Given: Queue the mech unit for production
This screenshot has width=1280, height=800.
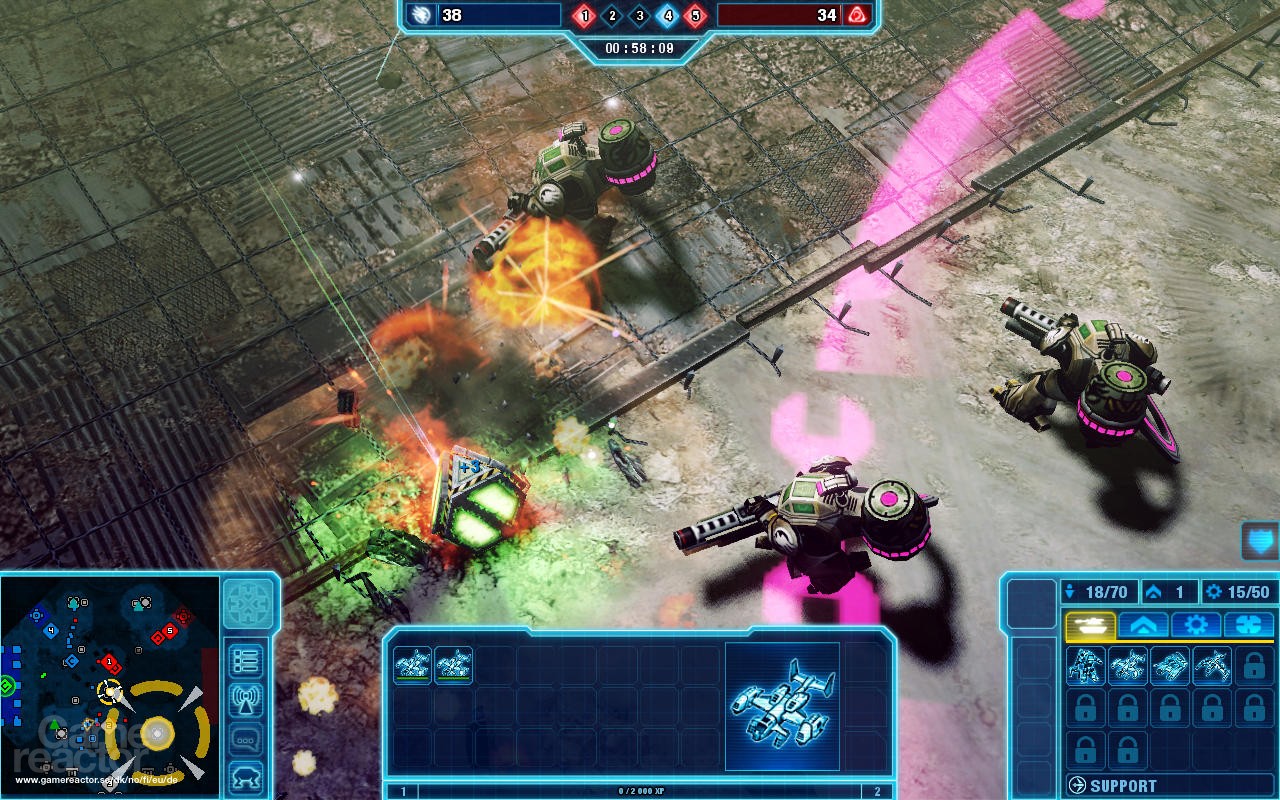Looking at the screenshot, I should point(1085,665).
